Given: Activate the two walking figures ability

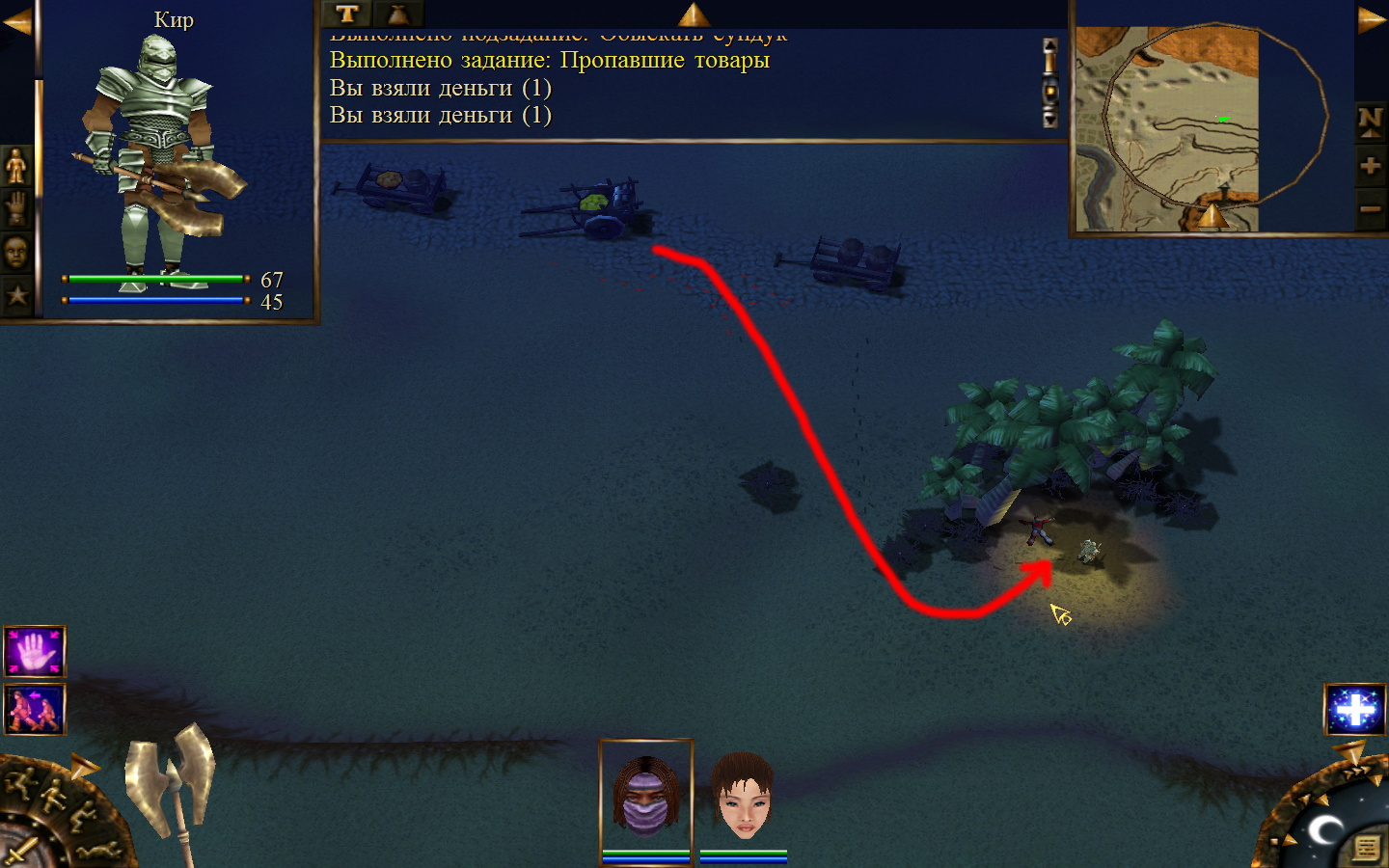Looking at the screenshot, I should 35,709.
